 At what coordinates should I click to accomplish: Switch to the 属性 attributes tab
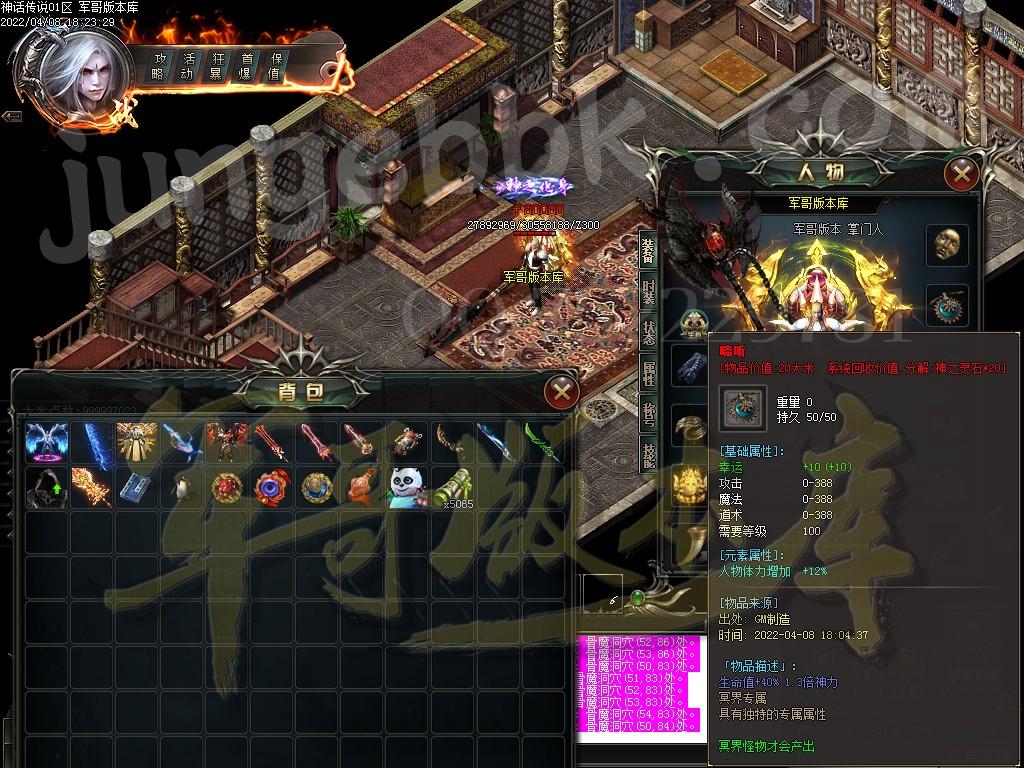648,373
